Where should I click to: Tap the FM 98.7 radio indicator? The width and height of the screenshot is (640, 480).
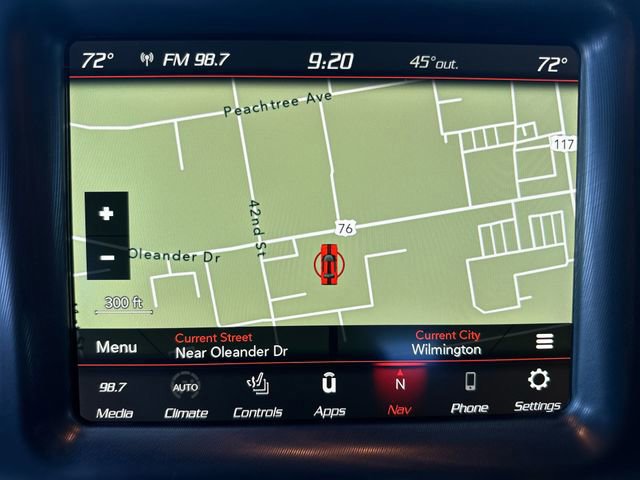(186, 60)
